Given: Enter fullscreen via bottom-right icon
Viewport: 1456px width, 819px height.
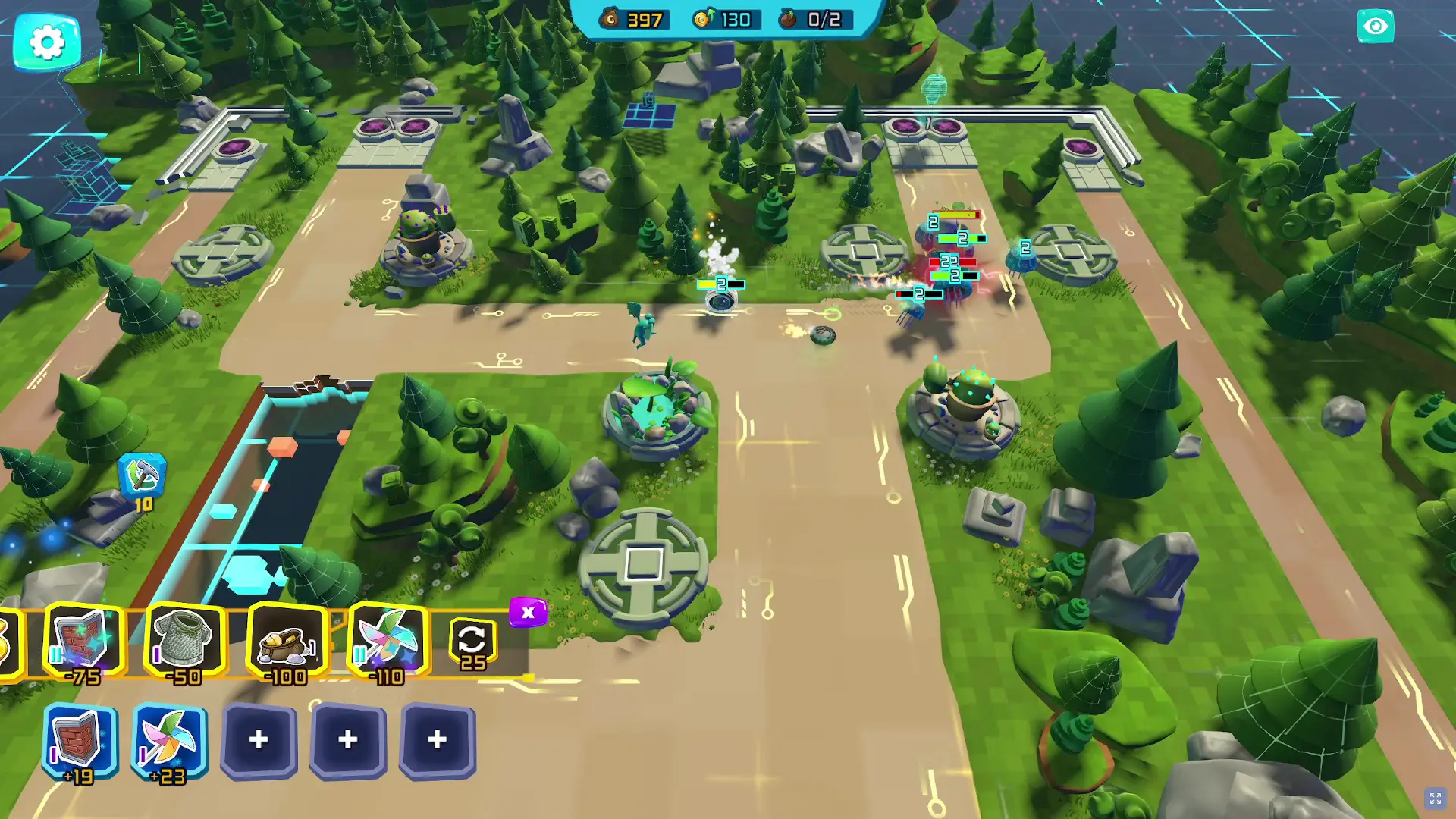Looking at the screenshot, I should (x=1436, y=797).
